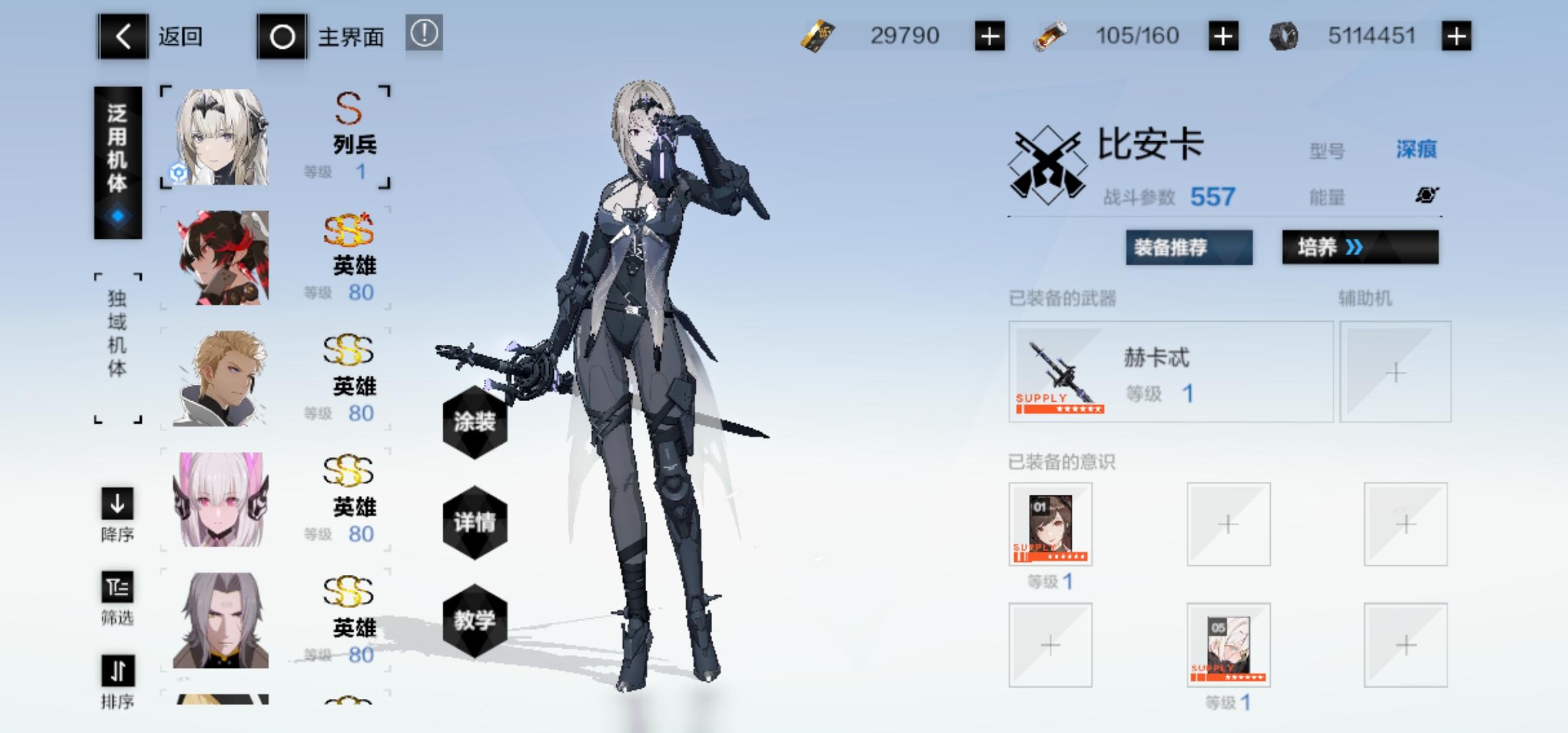Click the black-card currency icon showing 29790
The width and height of the screenshot is (1568, 733).
(x=817, y=35)
